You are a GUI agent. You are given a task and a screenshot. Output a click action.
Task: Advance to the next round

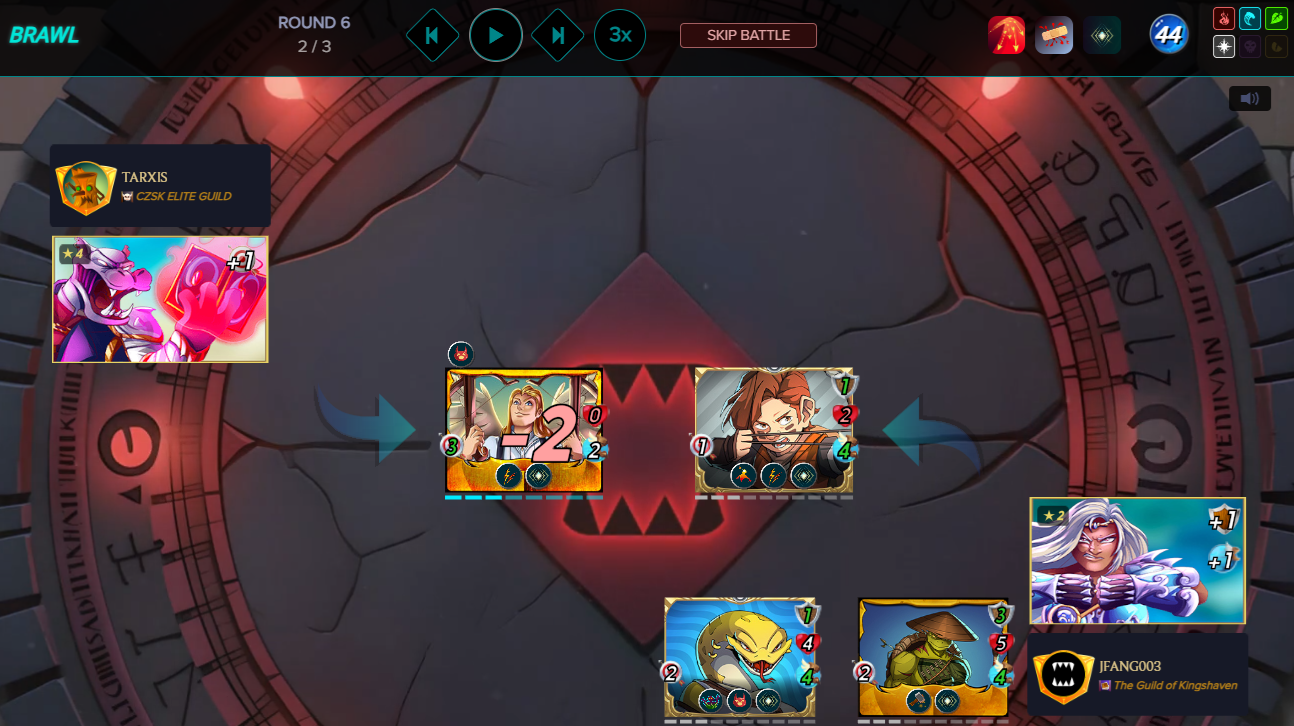pyautogui.click(x=558, y=35)
